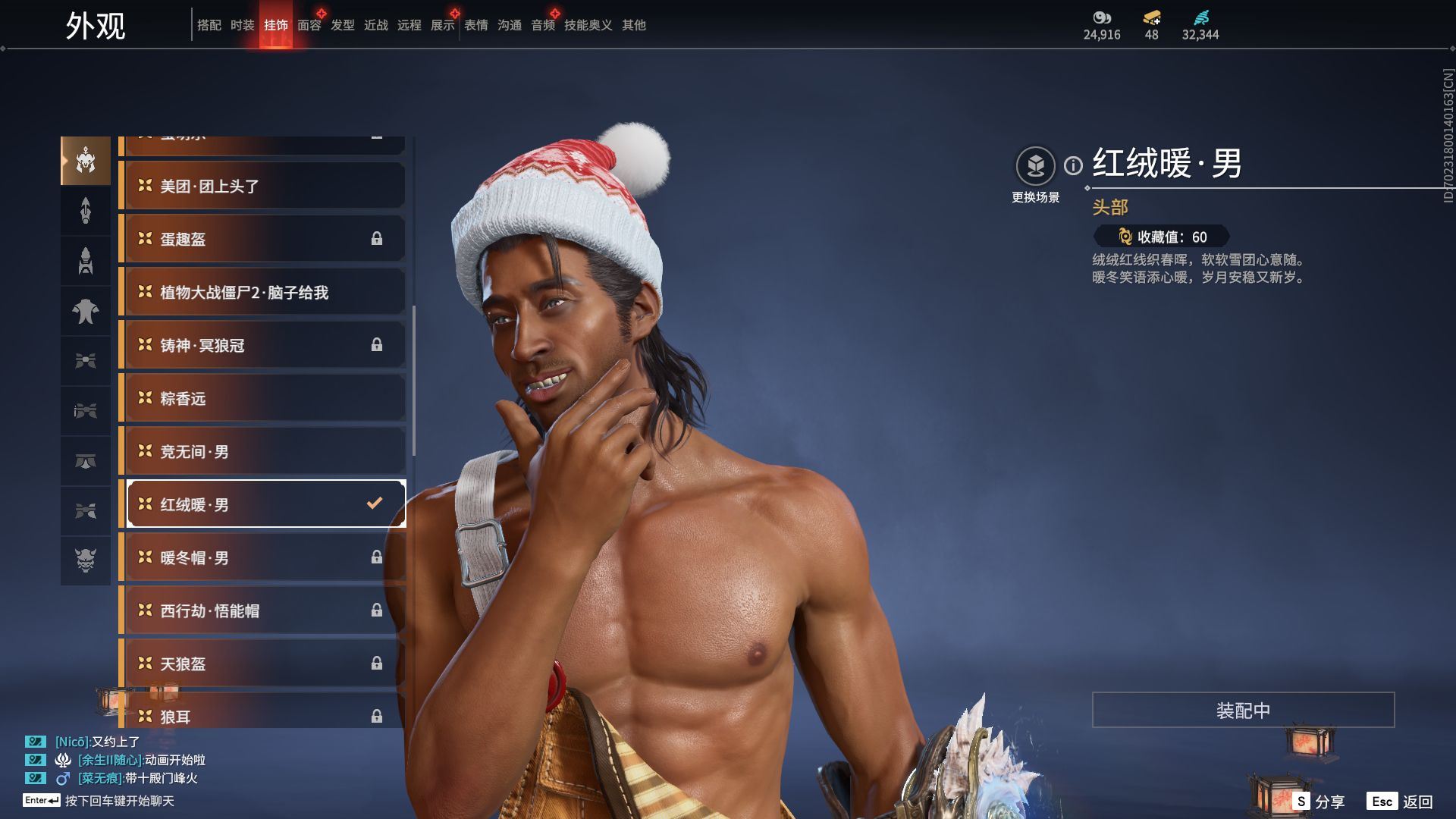The width and height of the screenshot is (1456, 819).
Task: Pick 植物大战僵尸2·脑子给我 from the list
Action: (262, 292)
